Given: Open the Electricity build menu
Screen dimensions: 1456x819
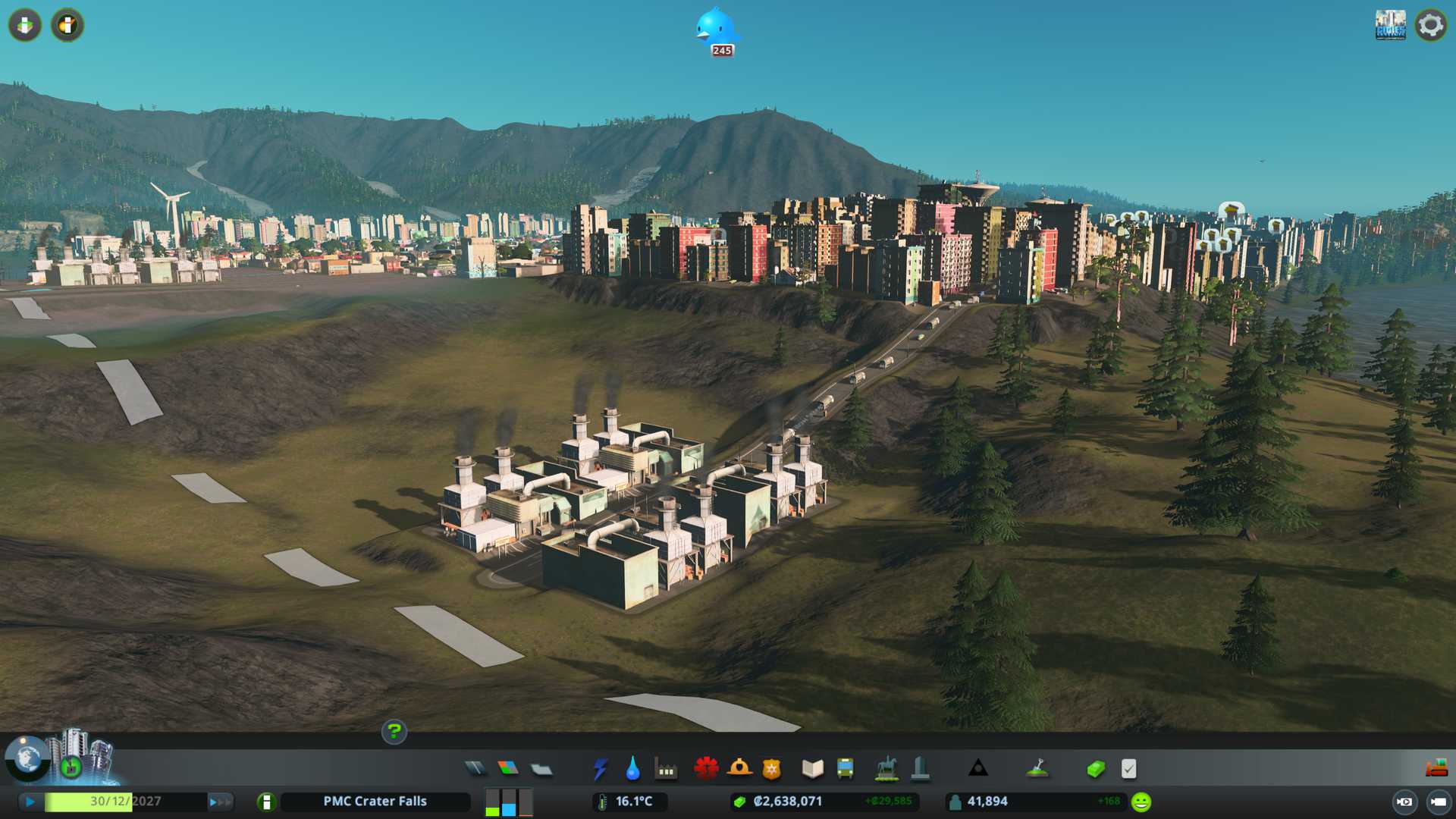Looking at the screenshot, I should pos(601,769).
